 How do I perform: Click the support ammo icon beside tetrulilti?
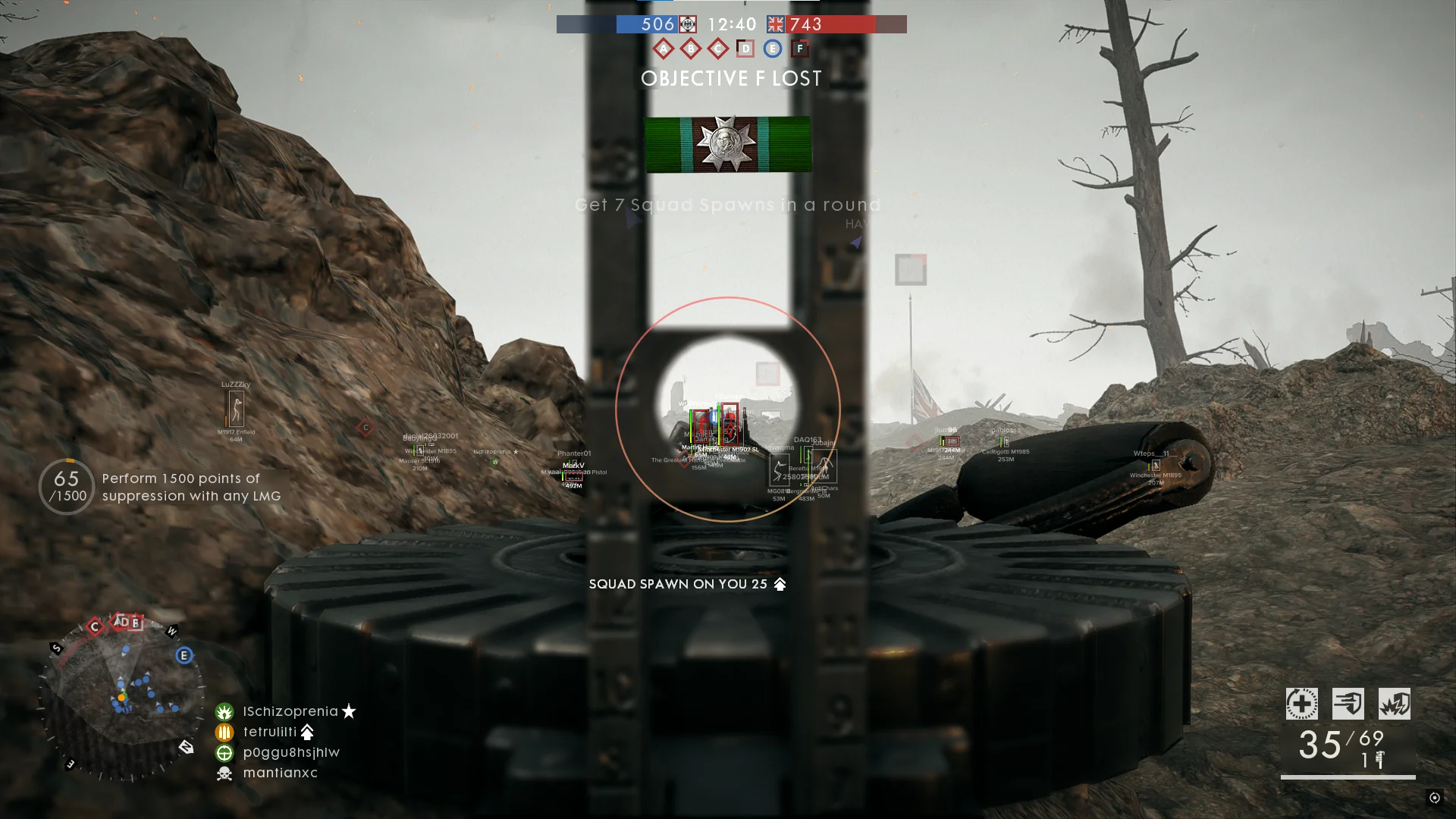225,732
